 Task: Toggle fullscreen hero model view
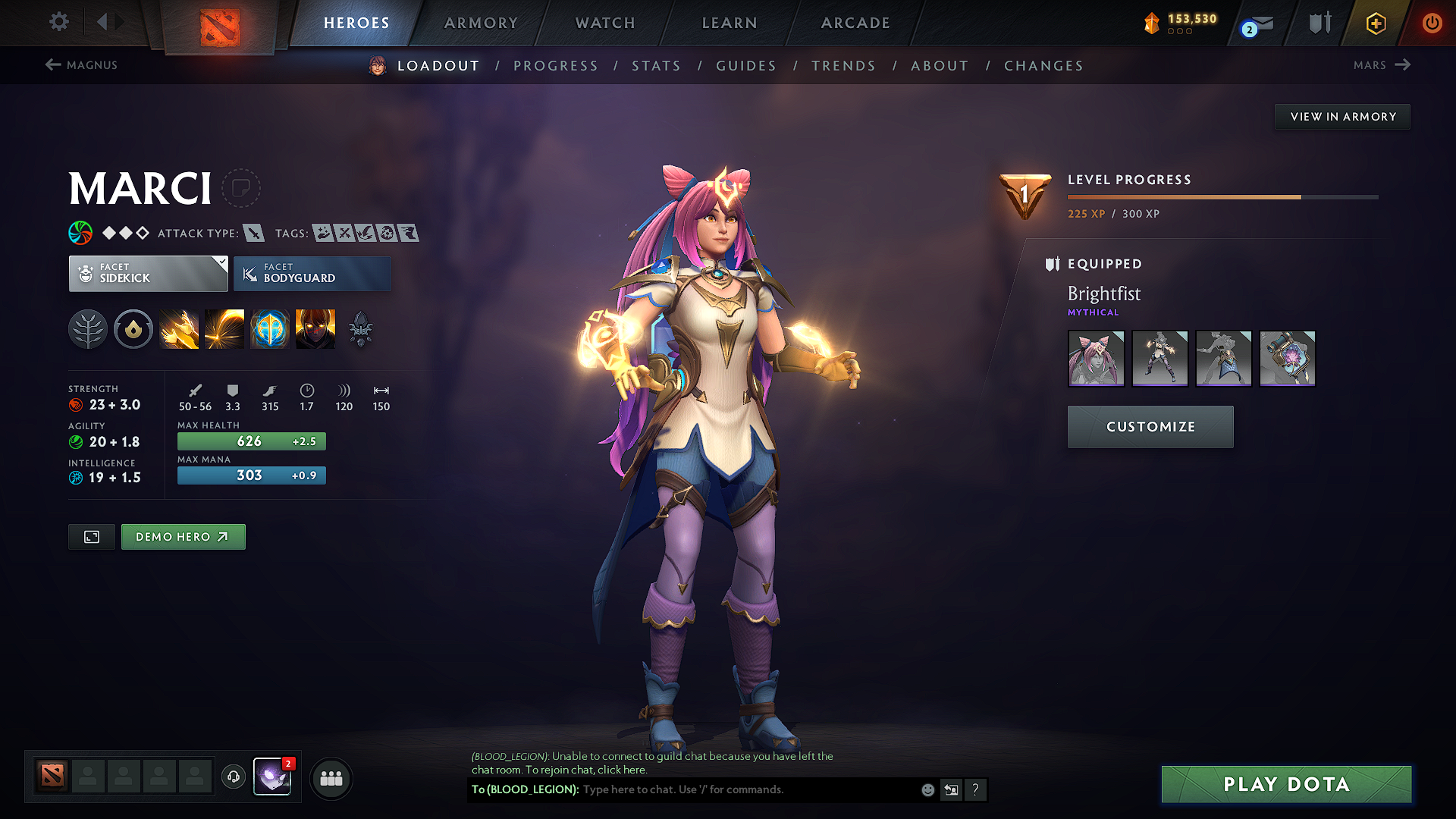pyautogui.click(x=91, y=536)
